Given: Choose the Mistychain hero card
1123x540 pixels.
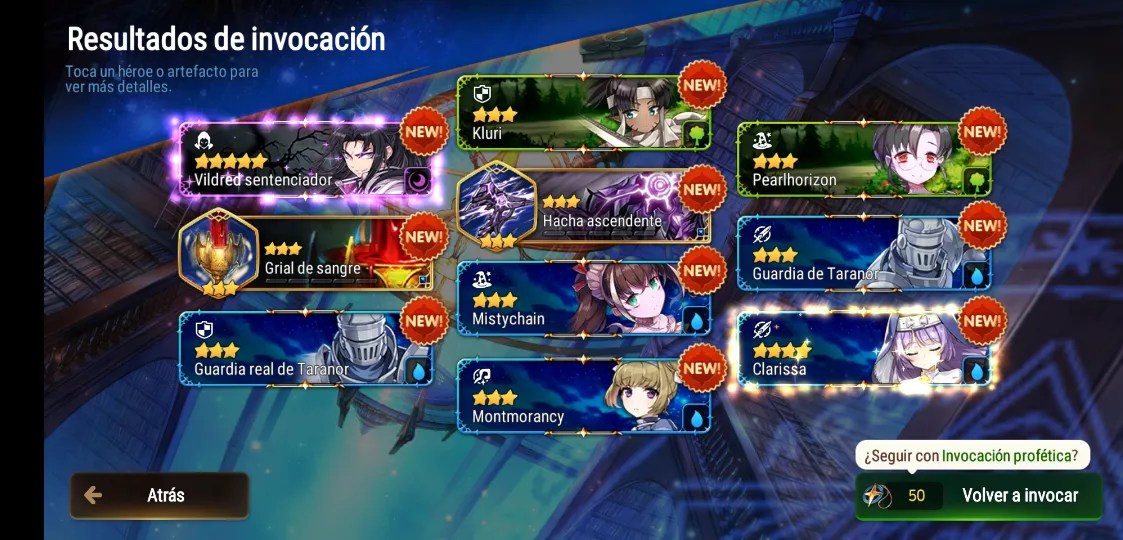Looking at the screenshot, I should pyautogui.click(x=583, y=298).
